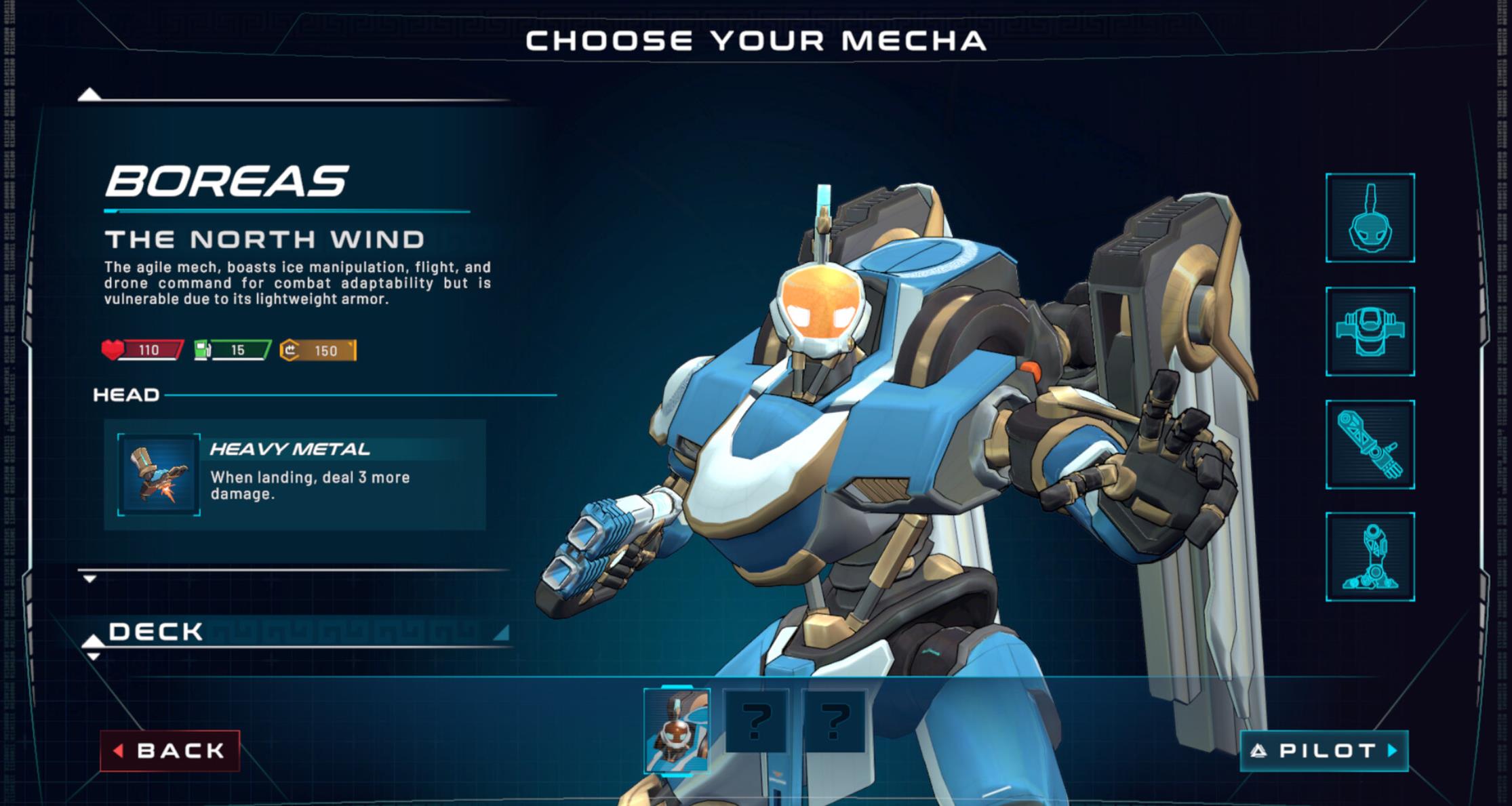Go back with the red BACK button
Viewport: 1512px width, 806px height.
click(170, 750)
